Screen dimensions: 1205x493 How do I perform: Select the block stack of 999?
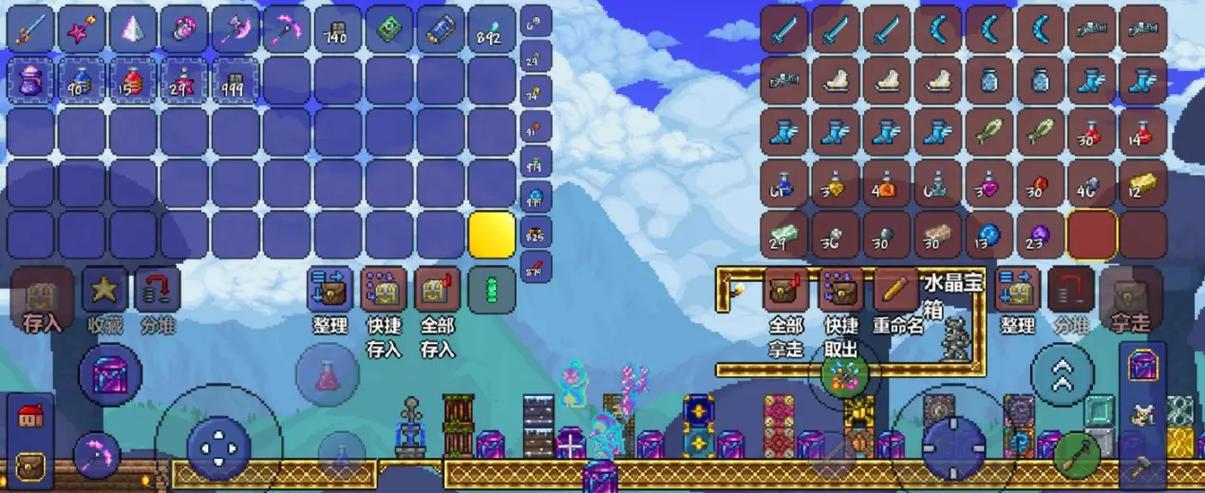236,79
